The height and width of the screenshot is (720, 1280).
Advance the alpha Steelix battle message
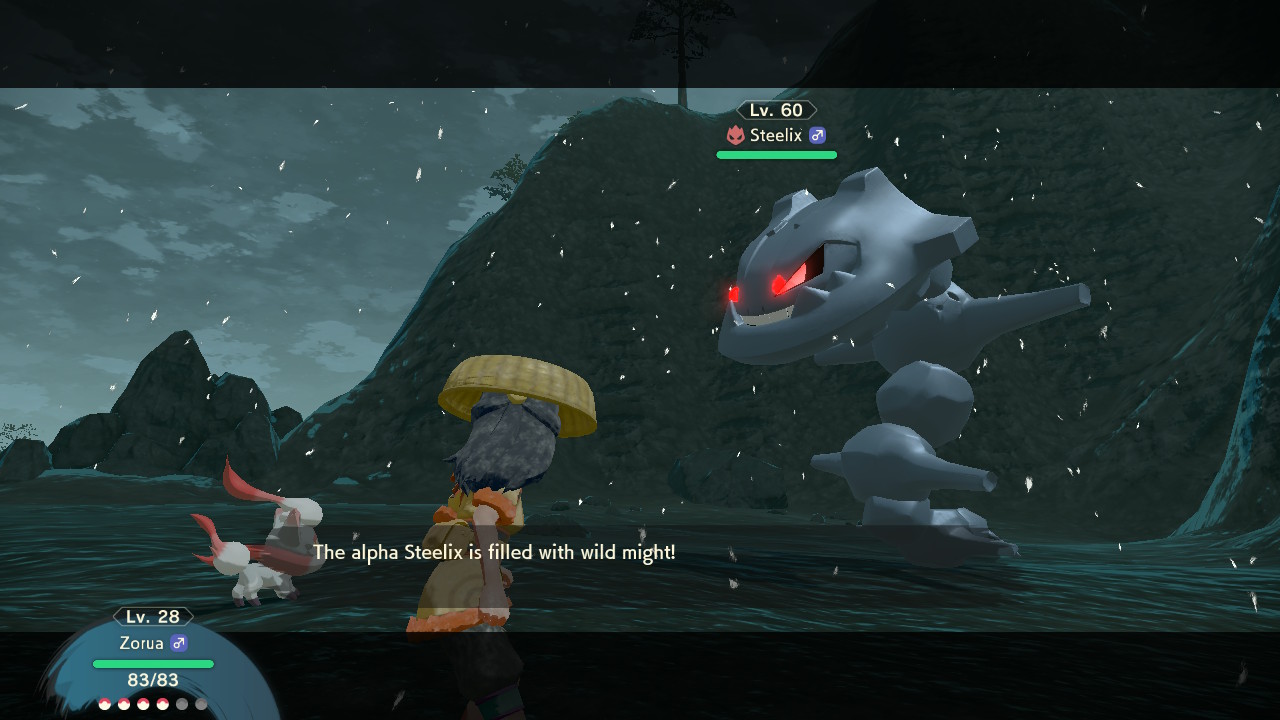tap(494, 552)
